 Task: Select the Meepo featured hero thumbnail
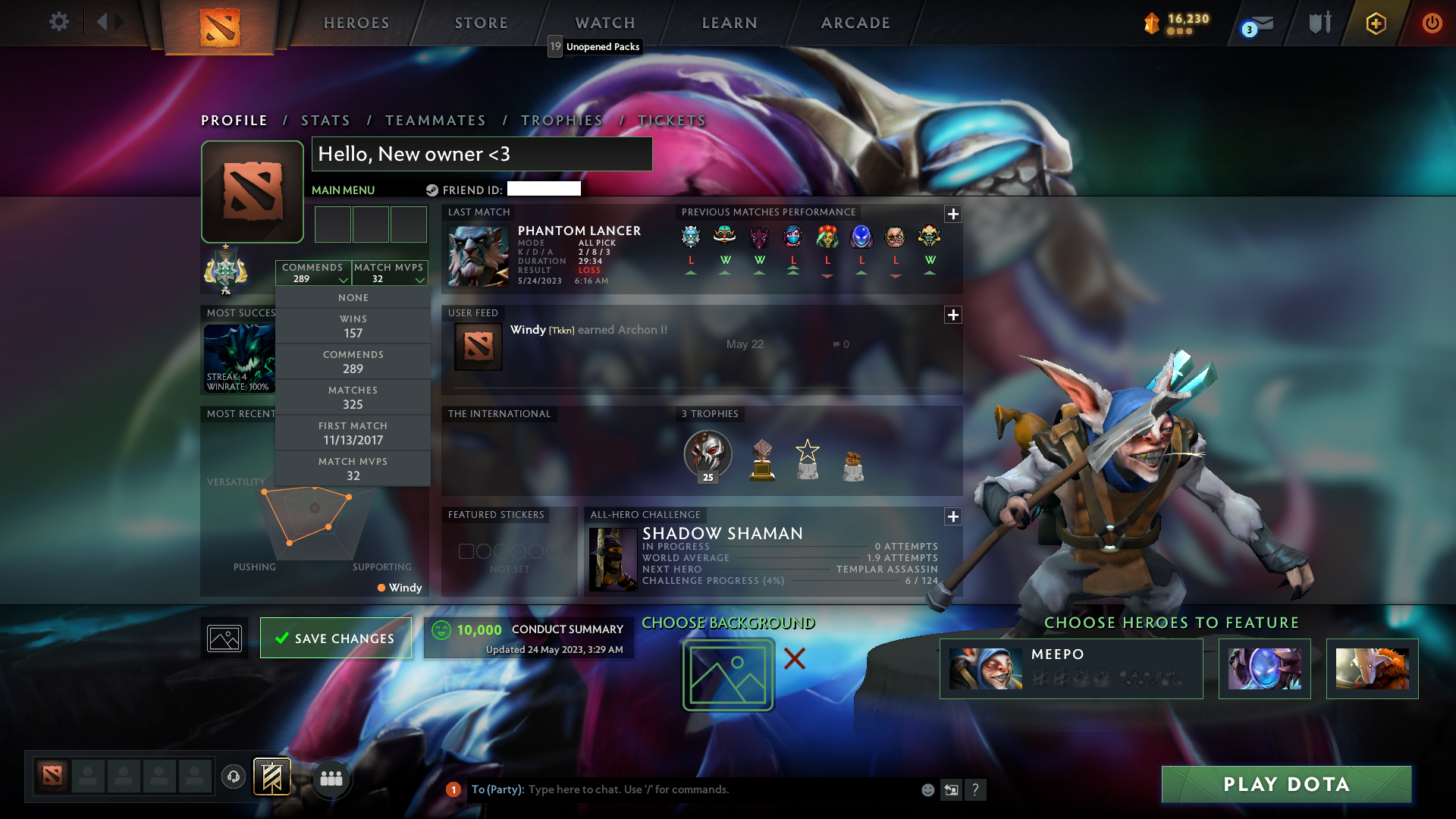coord(986,668)
